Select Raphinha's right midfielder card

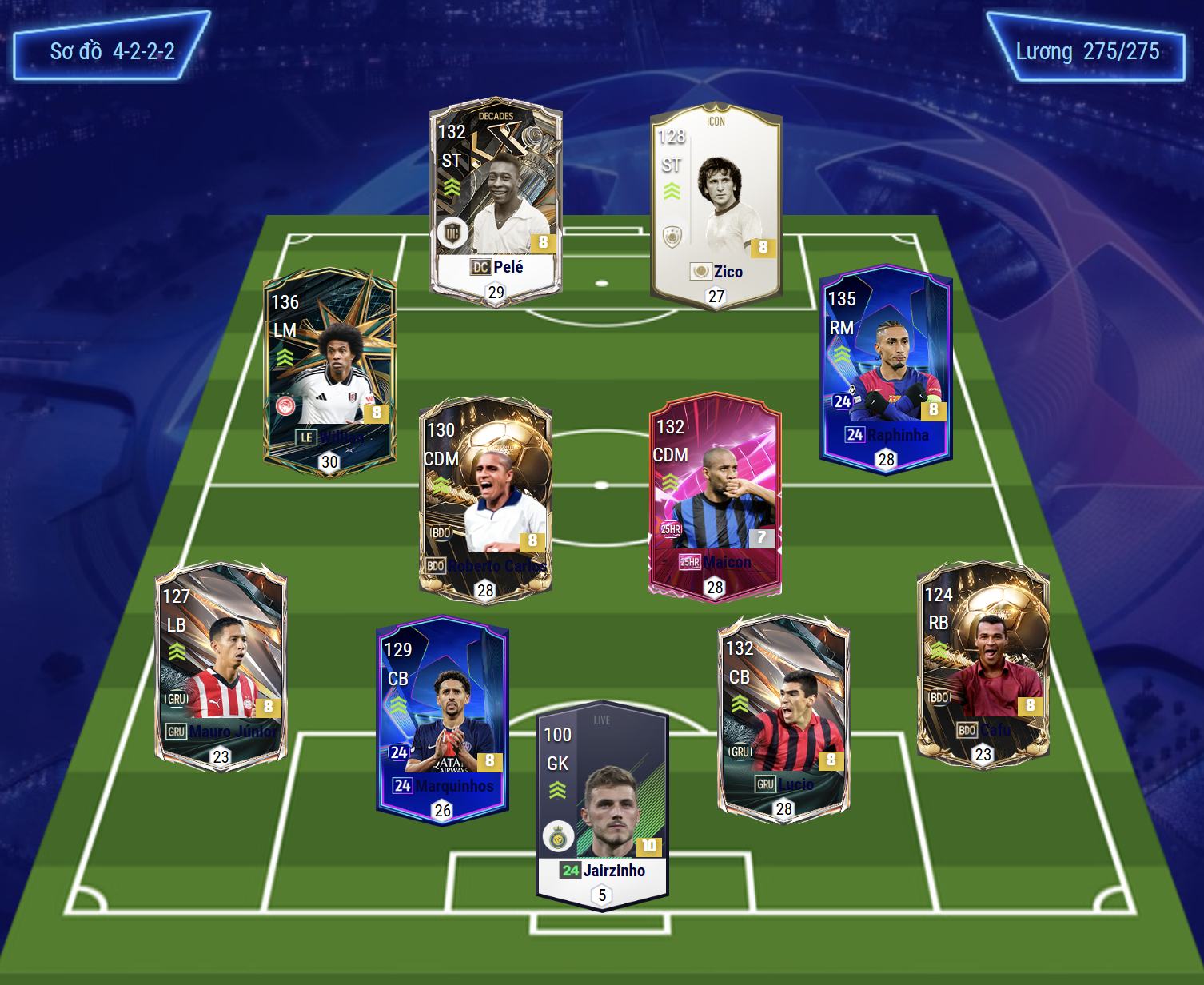click(x=886, y=368)
